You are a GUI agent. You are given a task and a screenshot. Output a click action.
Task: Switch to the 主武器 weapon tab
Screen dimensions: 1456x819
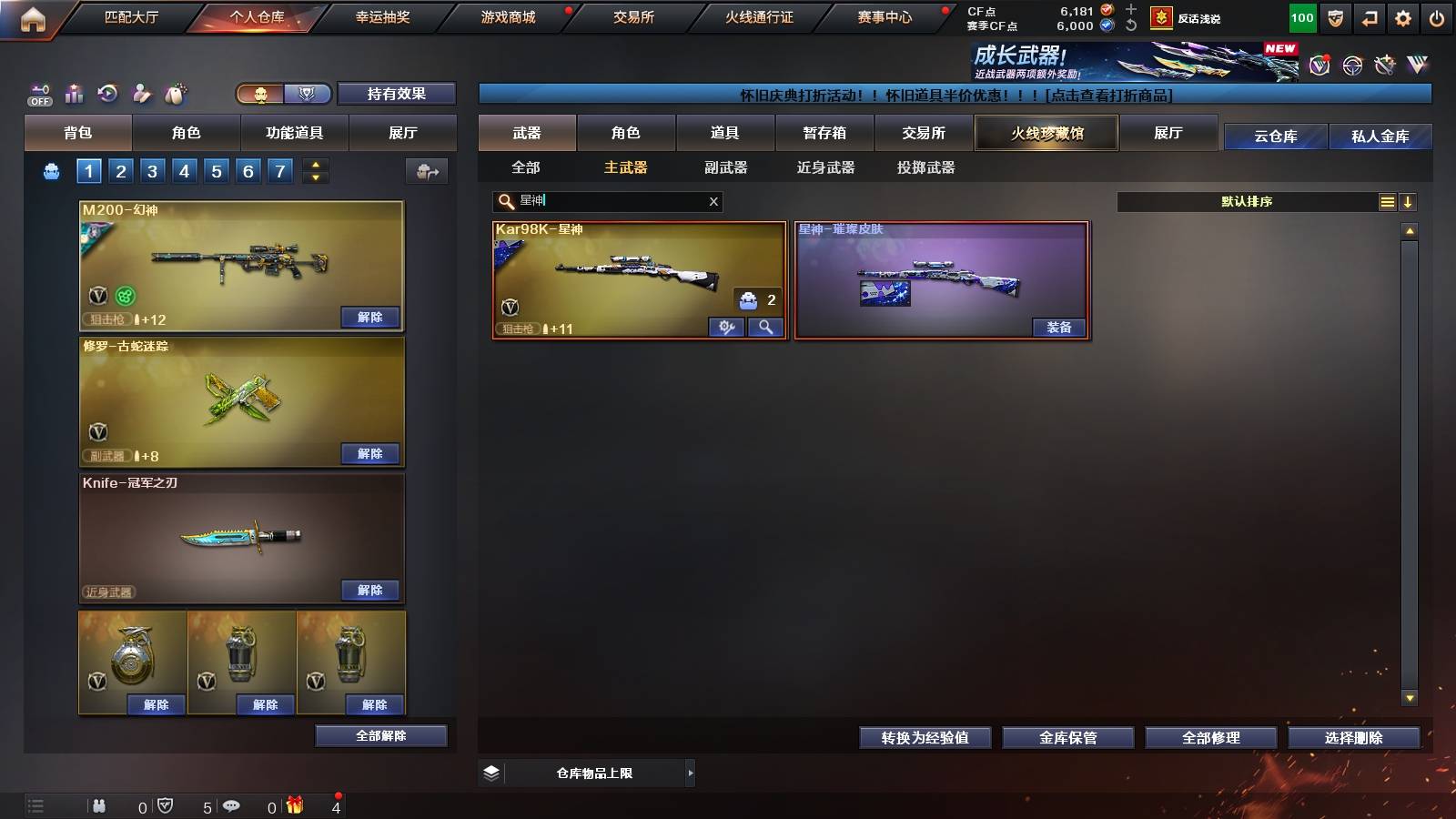625,168
